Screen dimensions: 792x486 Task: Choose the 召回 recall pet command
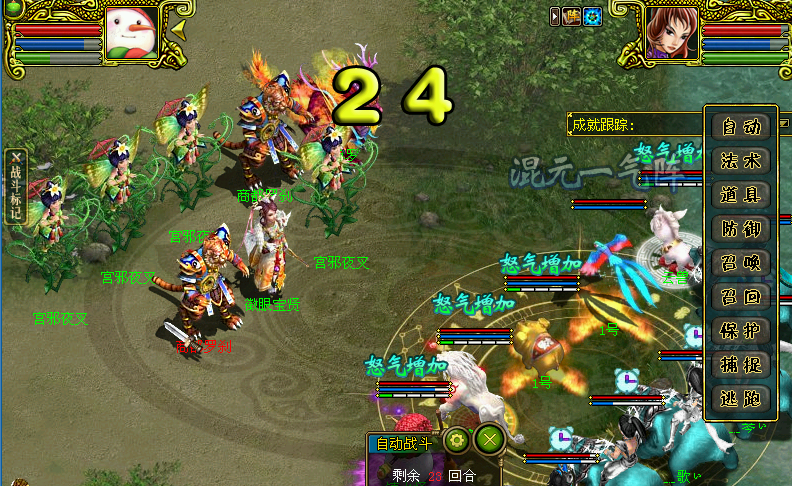[741, 297]
